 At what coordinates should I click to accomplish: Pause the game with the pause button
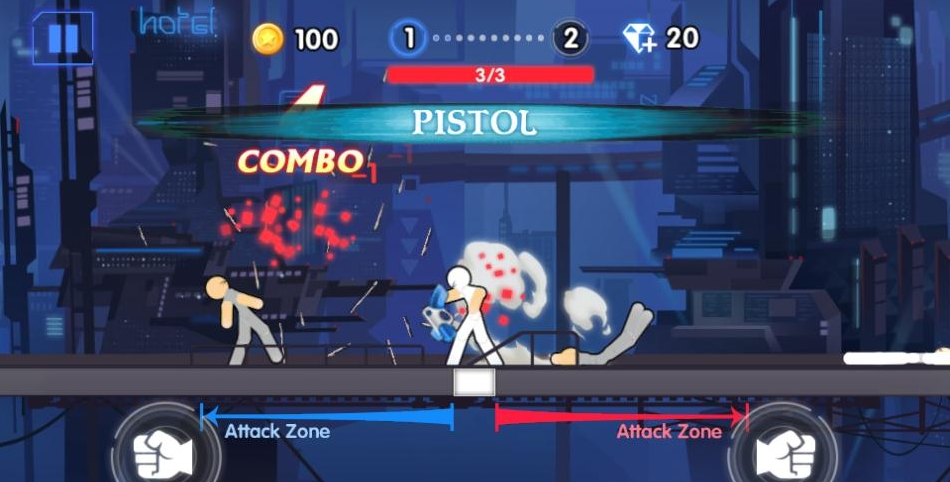[x=63, y=38]
